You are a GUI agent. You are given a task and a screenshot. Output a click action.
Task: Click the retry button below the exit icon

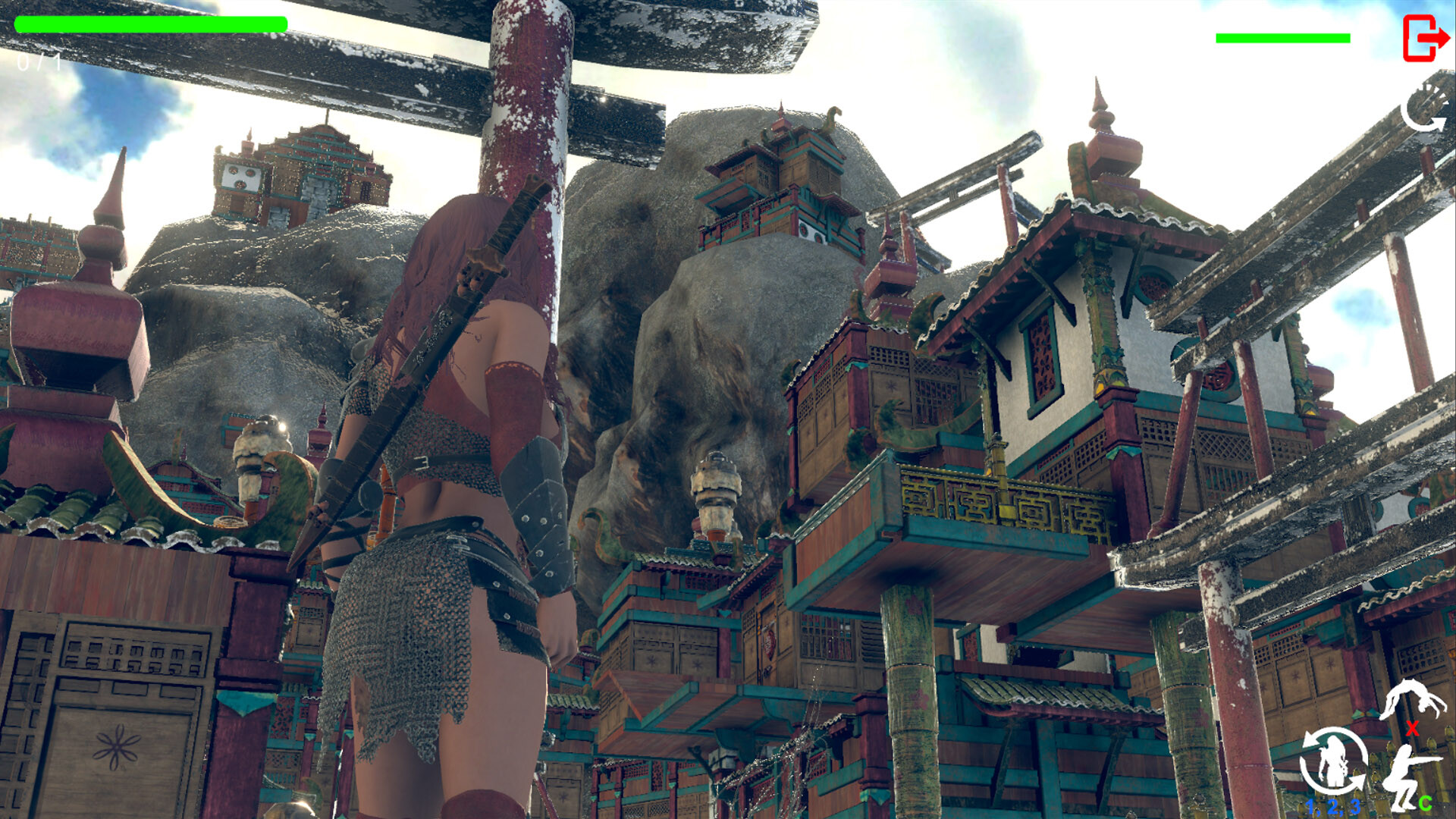click(x=1424, y=112)
